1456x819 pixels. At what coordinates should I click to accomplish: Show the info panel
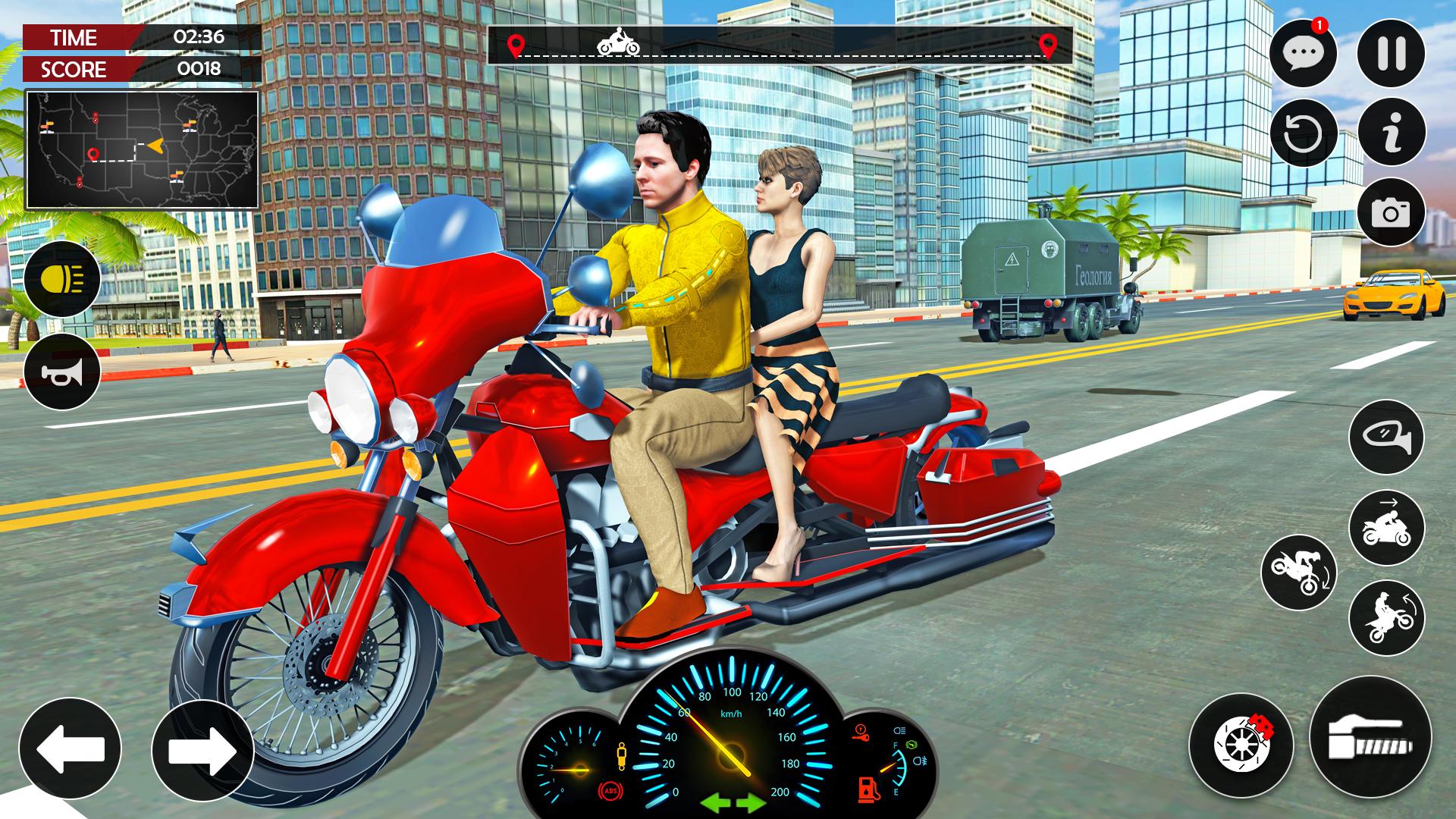point(1391,133)
